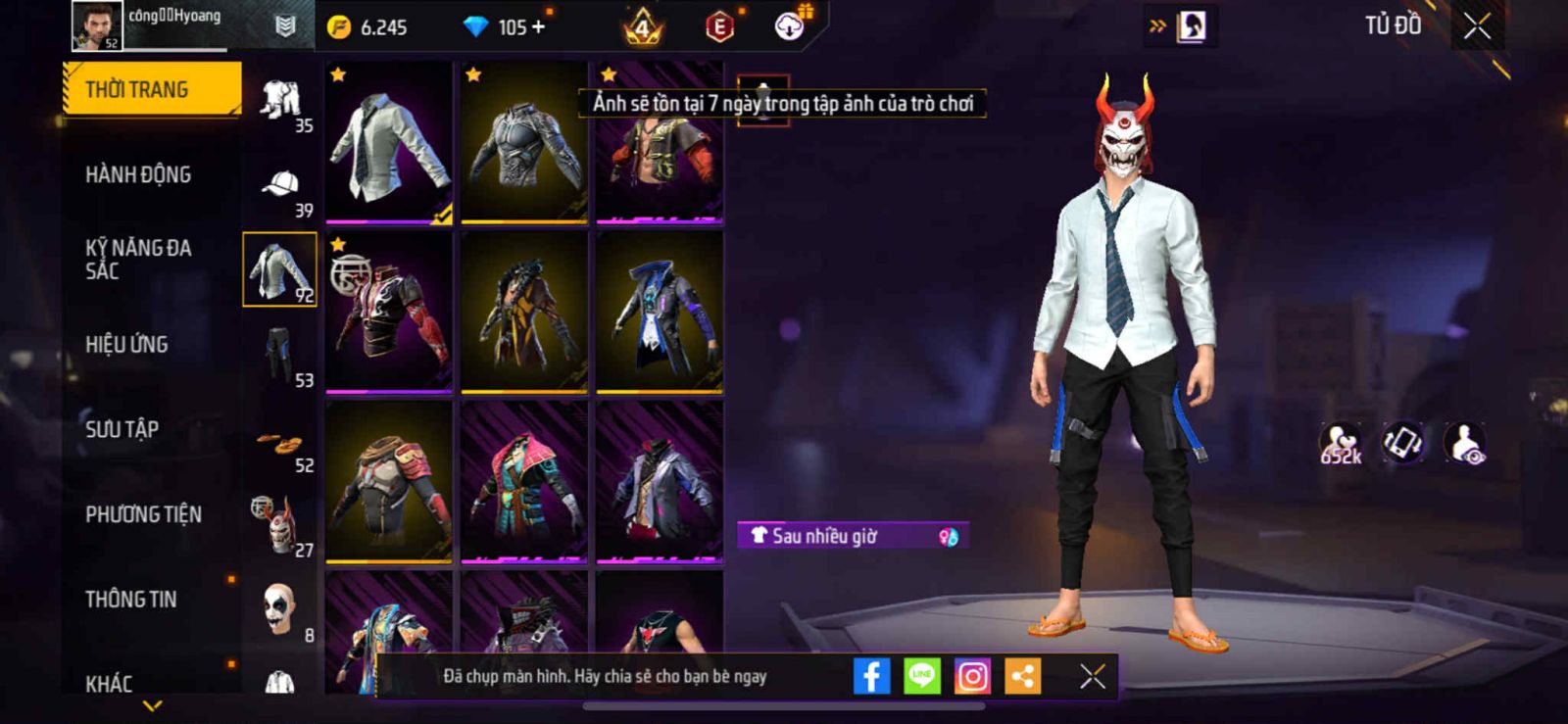Close the TỦ ĐỒ wardrobe screen
The height and width of the screenshot is (724, 1568).
1477,26
